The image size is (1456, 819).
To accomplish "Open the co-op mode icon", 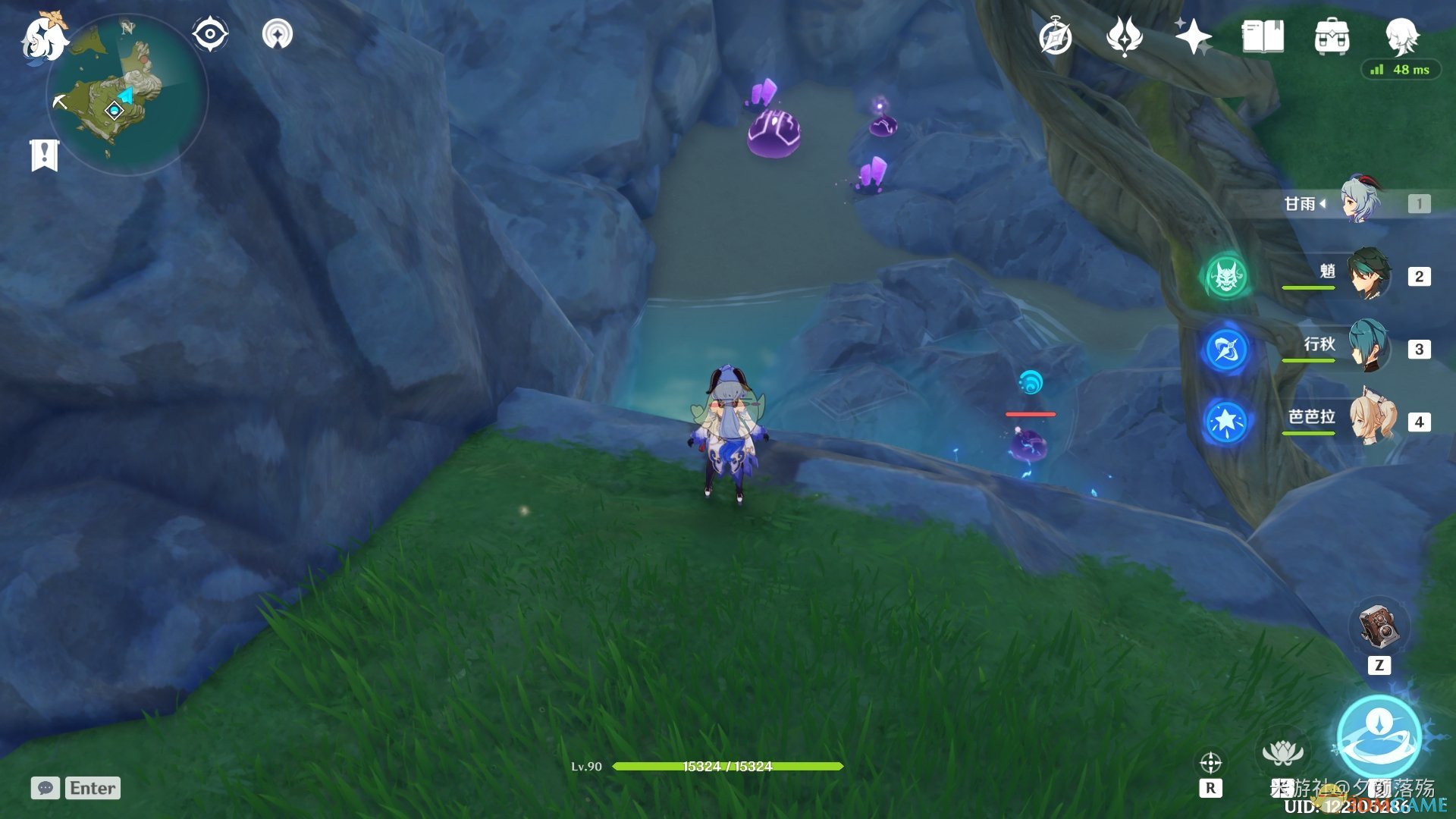I will coord(277,34).
